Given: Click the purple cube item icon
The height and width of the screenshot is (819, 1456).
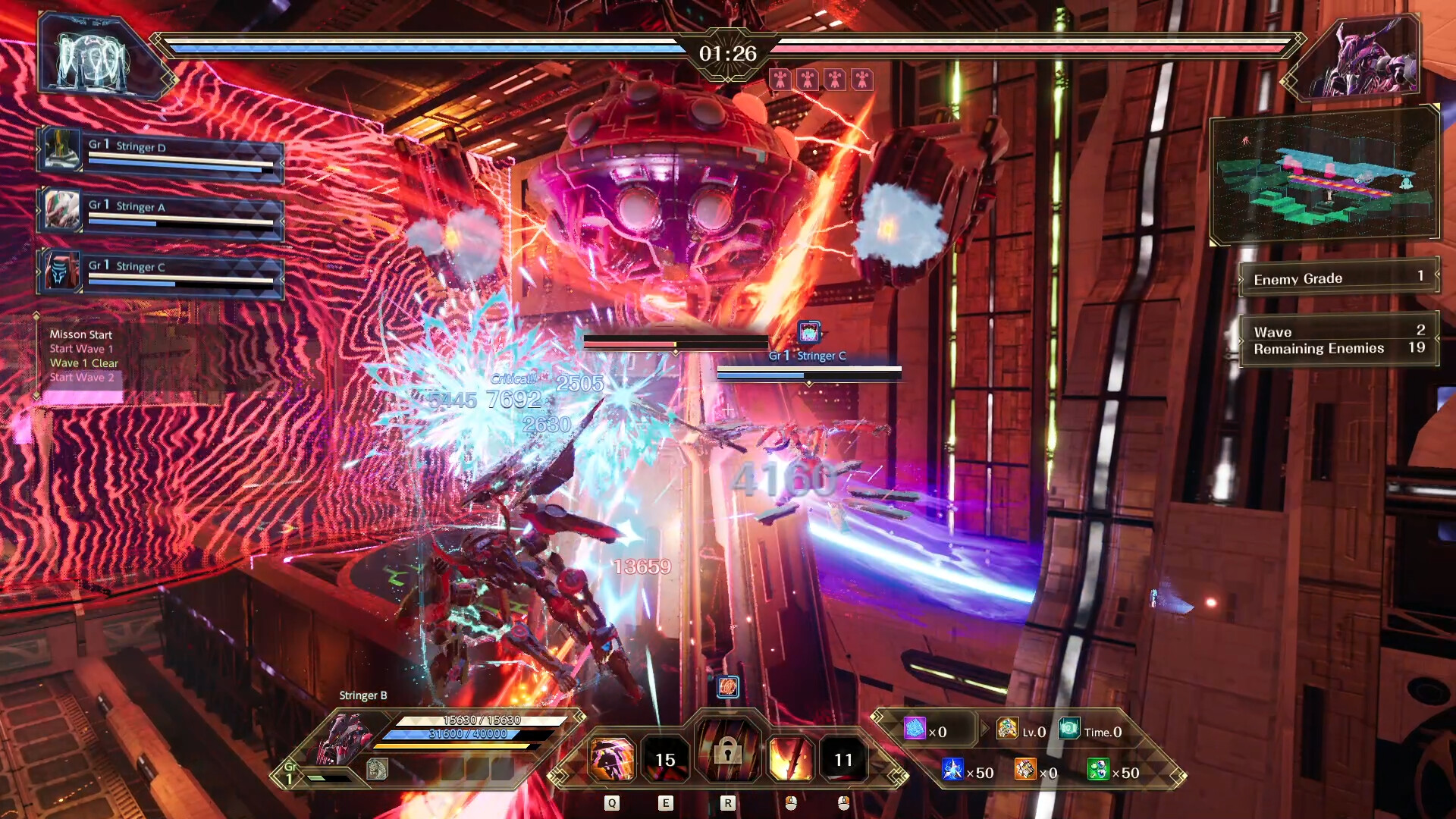Looking at the screenshot, I should pos(915,730).
